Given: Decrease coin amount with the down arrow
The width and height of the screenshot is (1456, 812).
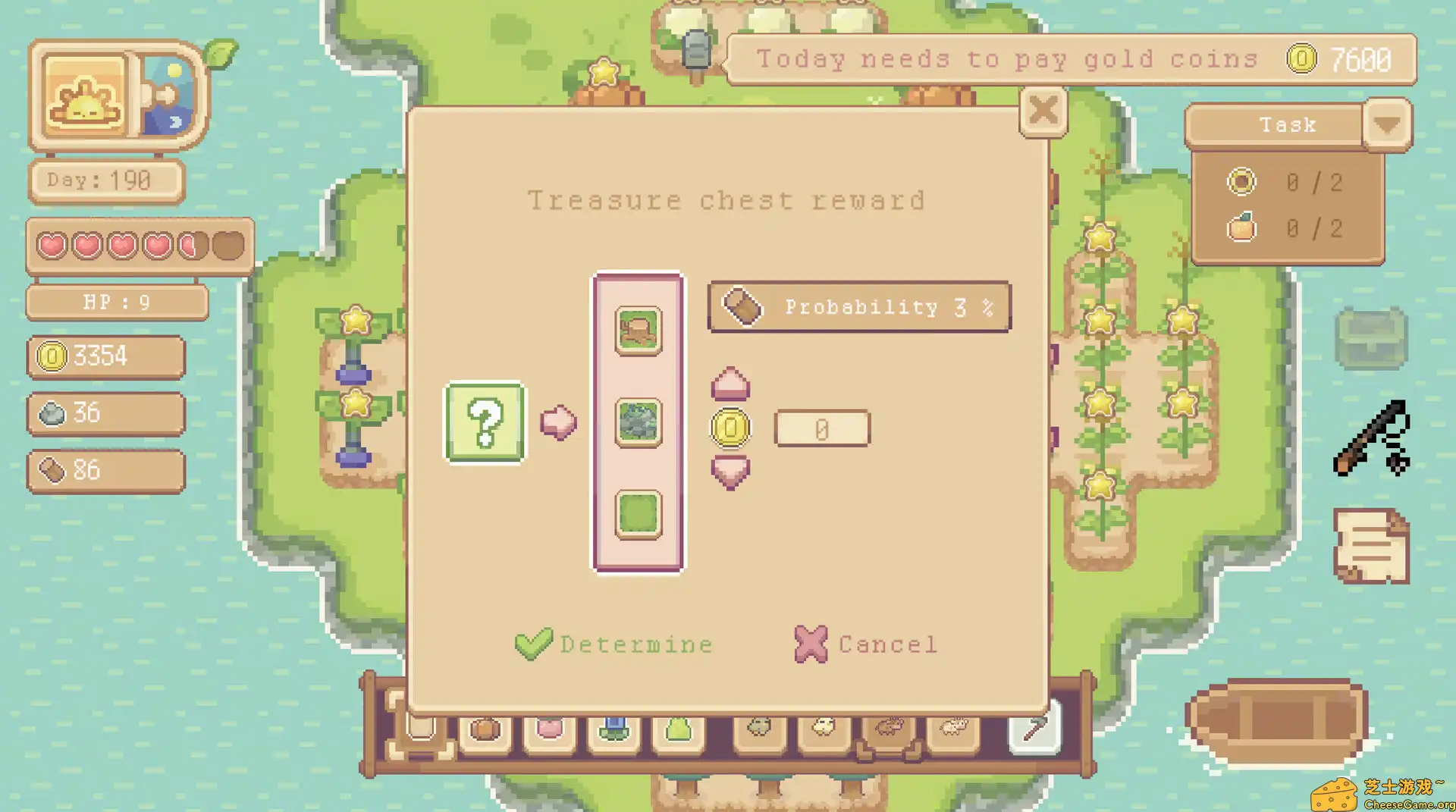Looking at the screenshot, I should pyautogui.click(x=730, y=472).
